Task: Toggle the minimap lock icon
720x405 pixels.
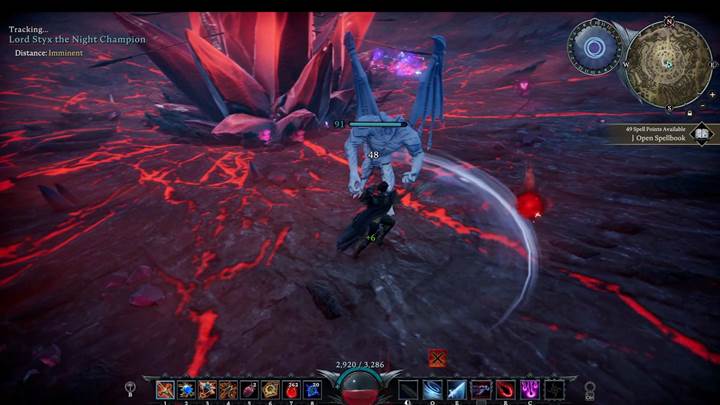Action: point(689,112)
